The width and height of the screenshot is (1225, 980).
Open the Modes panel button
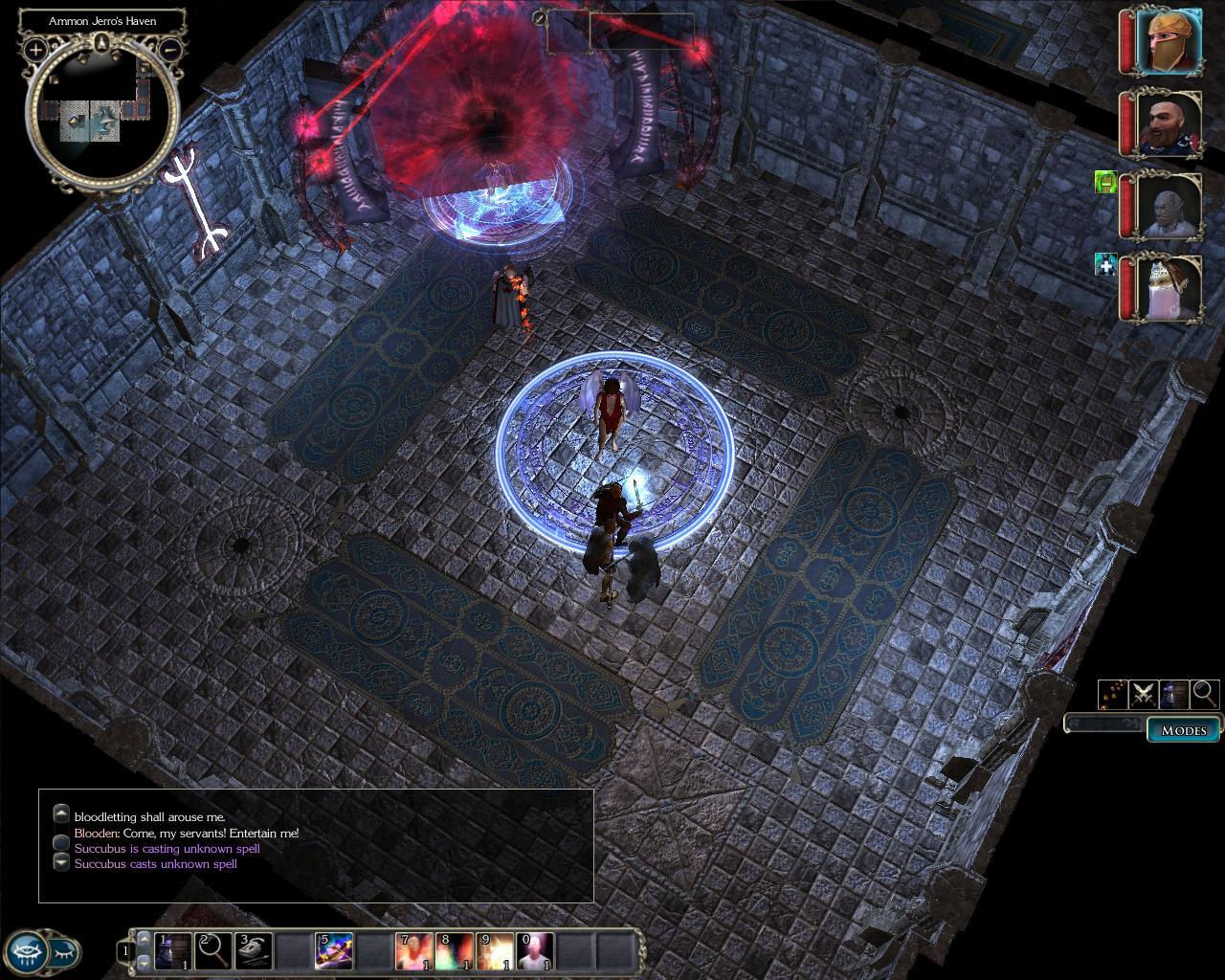tap(1184, 730)
